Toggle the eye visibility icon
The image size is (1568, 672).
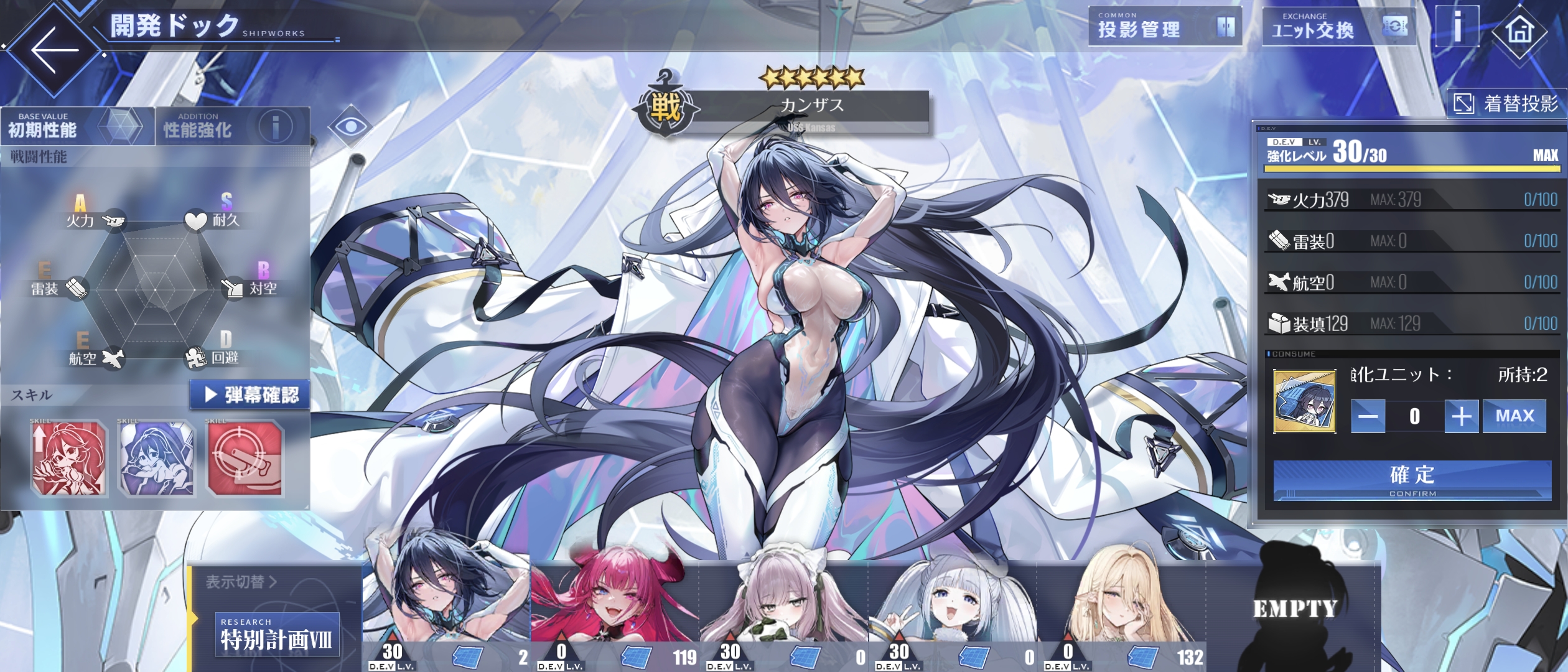tap(350, 126)
